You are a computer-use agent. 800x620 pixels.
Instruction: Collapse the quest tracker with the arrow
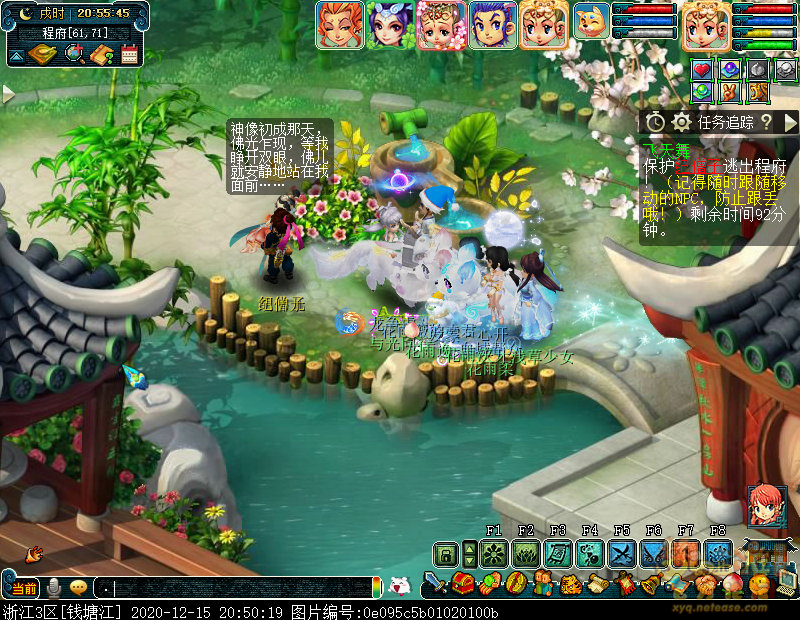790,122
